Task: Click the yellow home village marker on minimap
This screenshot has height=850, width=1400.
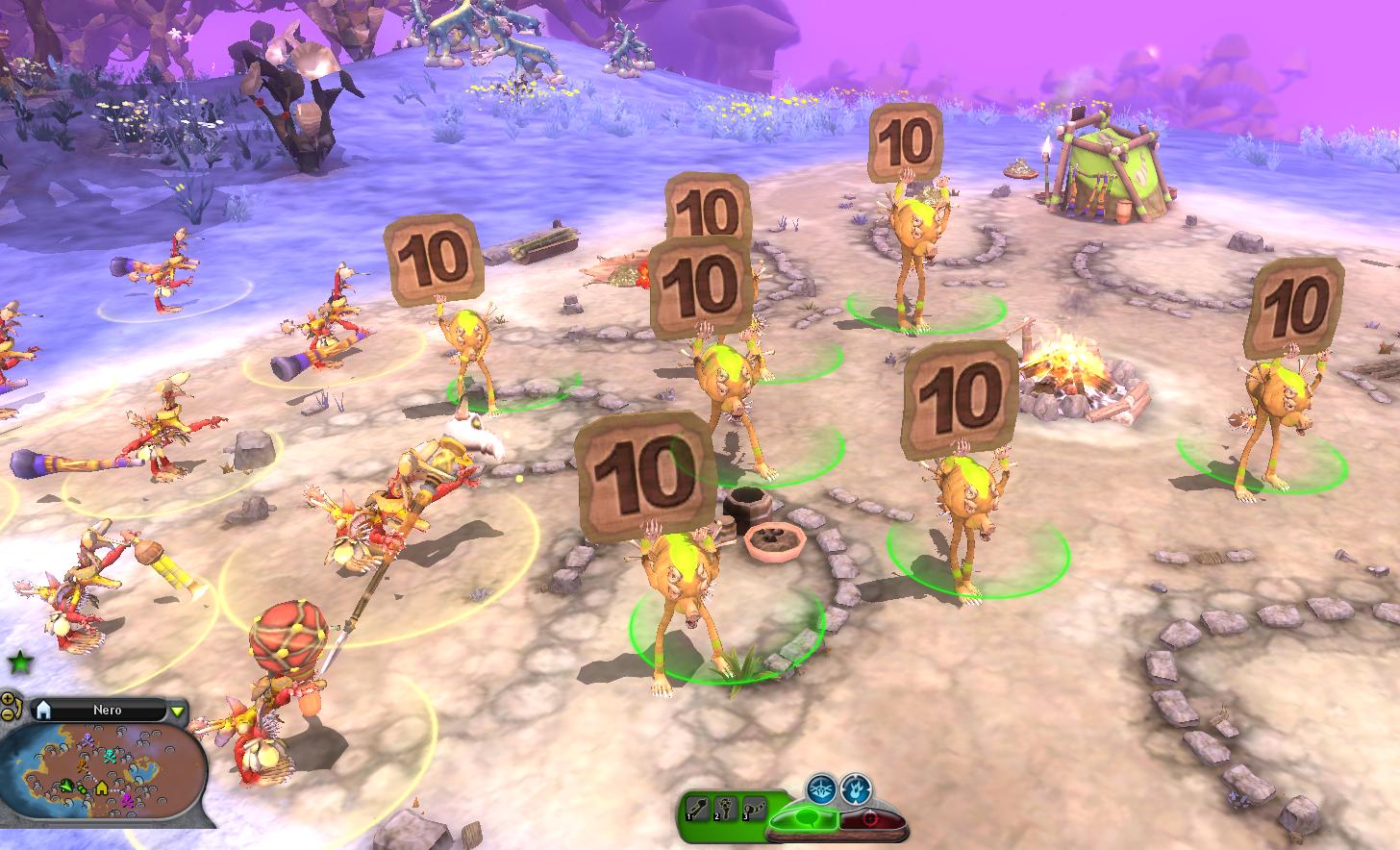Action: 102,788
